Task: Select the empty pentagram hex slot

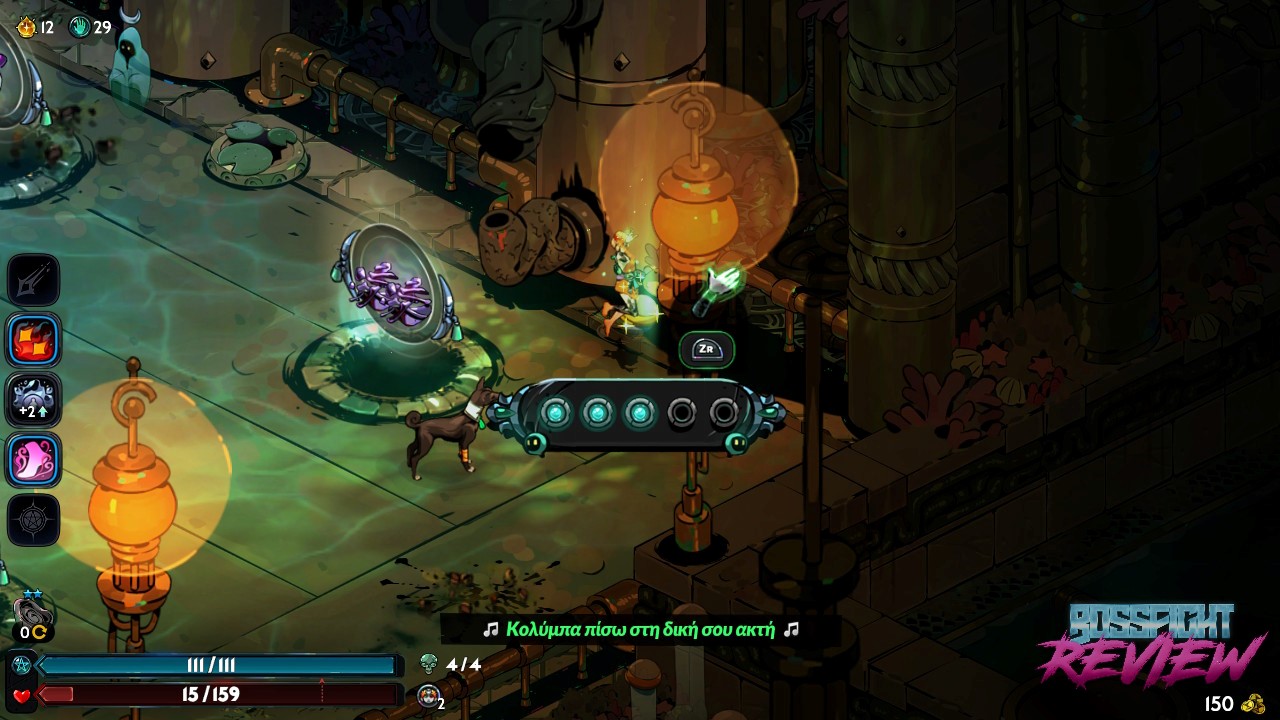Action: [34, 520]
